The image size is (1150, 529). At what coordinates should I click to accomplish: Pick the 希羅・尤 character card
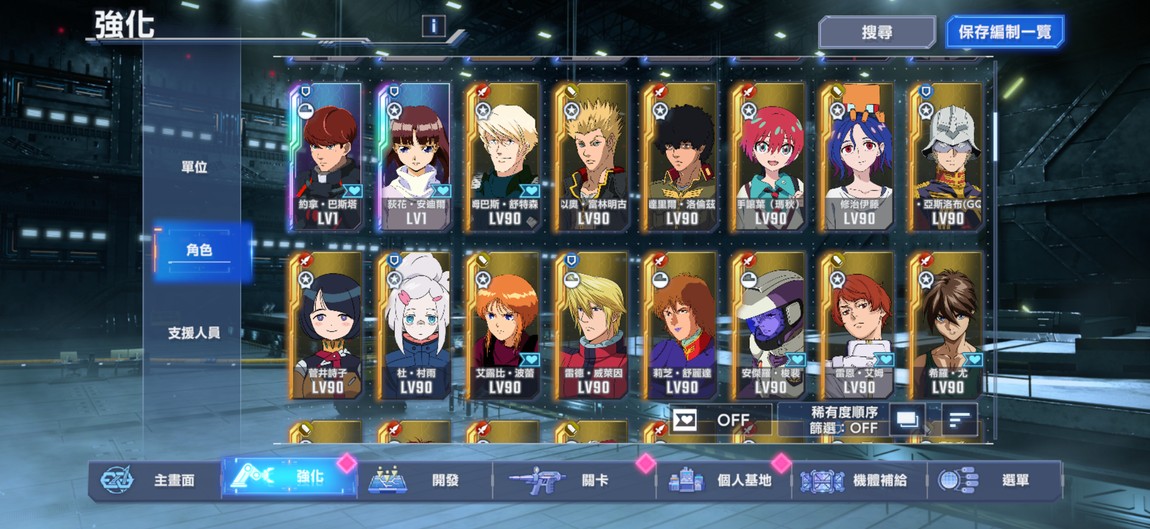point(946,325)
